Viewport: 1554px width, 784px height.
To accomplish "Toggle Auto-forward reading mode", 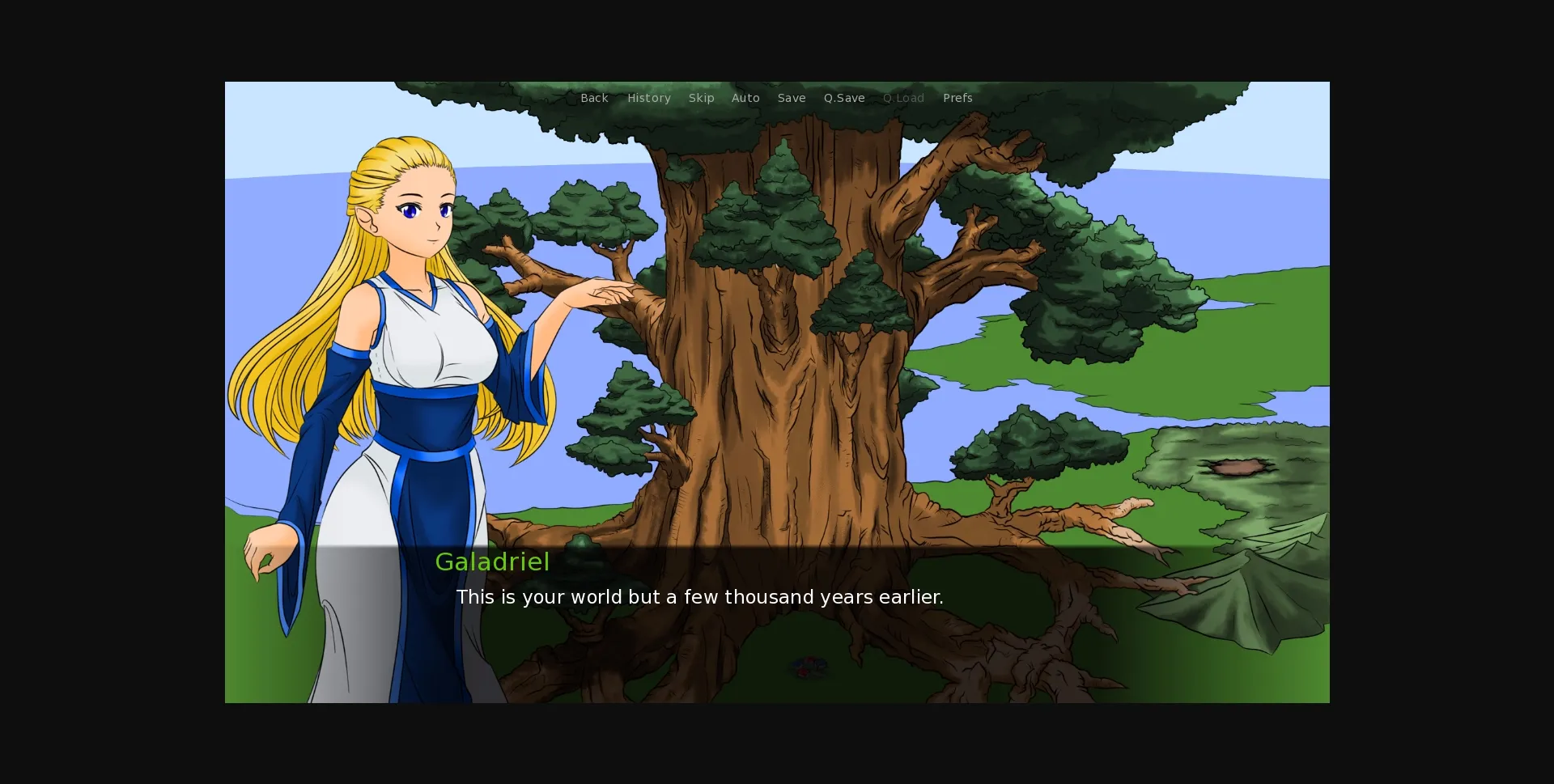I will [x=745, y=98].
